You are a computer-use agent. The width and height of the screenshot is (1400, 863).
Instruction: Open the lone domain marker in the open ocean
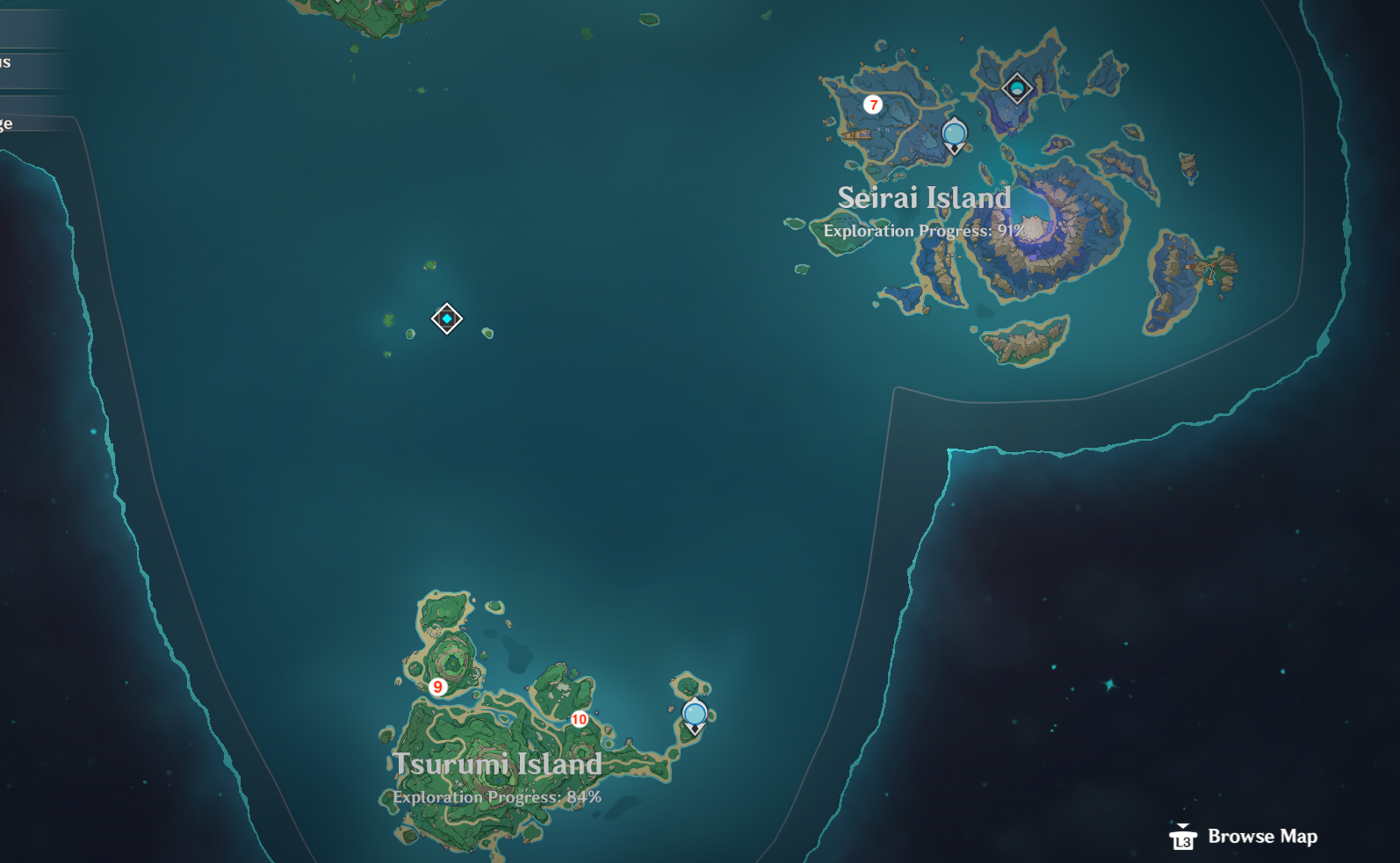click(447, 320)
